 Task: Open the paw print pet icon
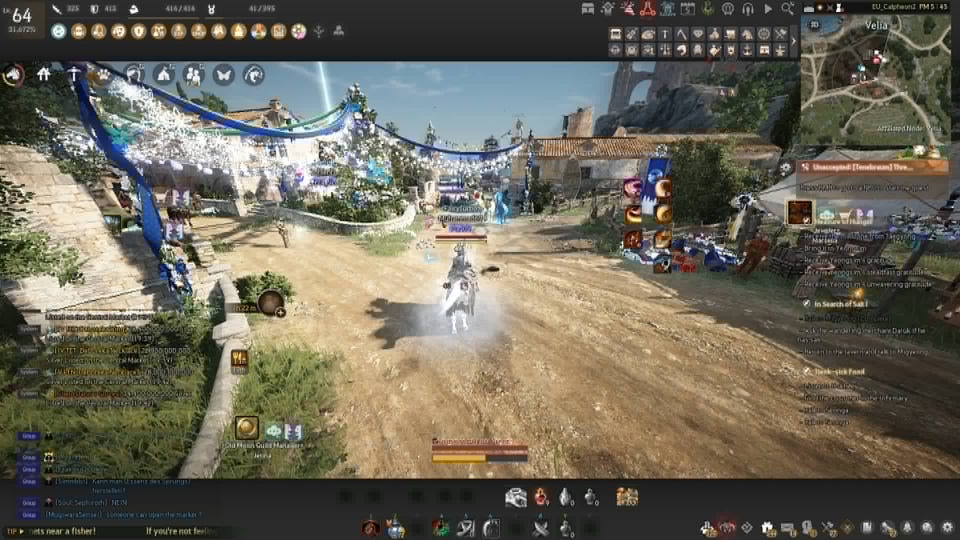click(x=102, y=74)
